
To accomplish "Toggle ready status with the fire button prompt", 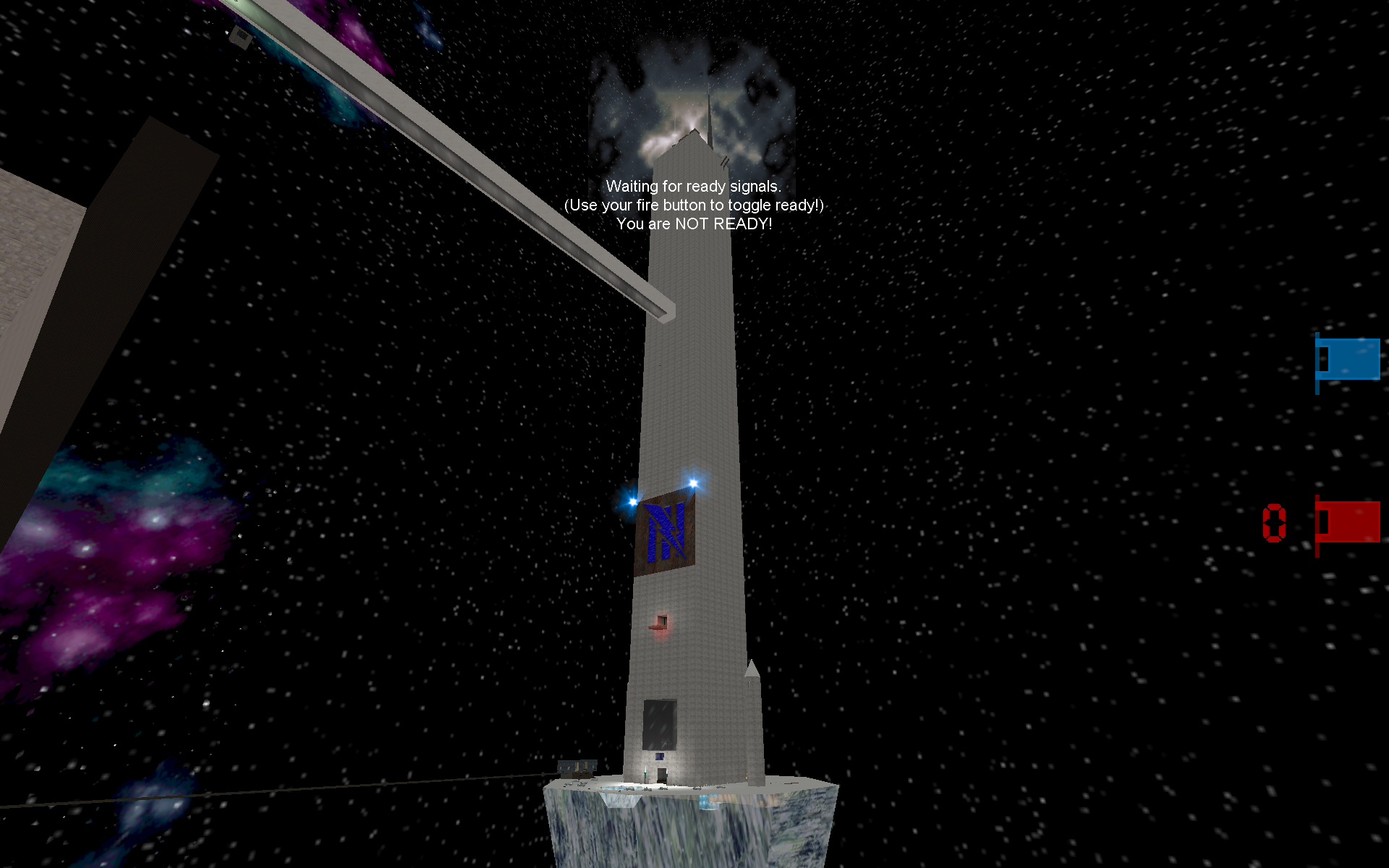I will point(694,205).
